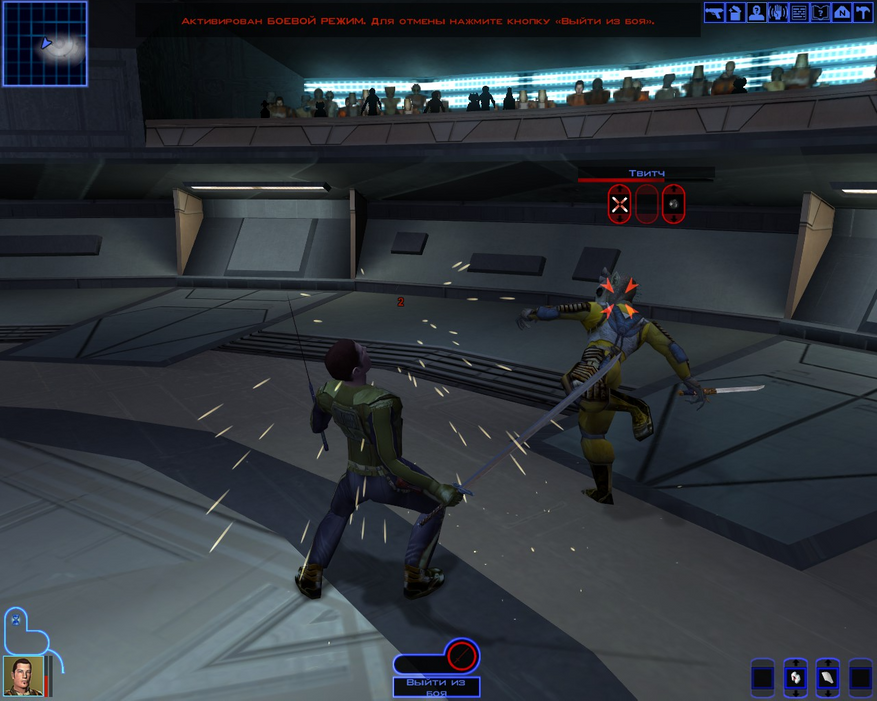Open the character sheet silhouette icon
The height and width of the screenshot is (701, 877).
pyautogui.click(x=757, y=12)
